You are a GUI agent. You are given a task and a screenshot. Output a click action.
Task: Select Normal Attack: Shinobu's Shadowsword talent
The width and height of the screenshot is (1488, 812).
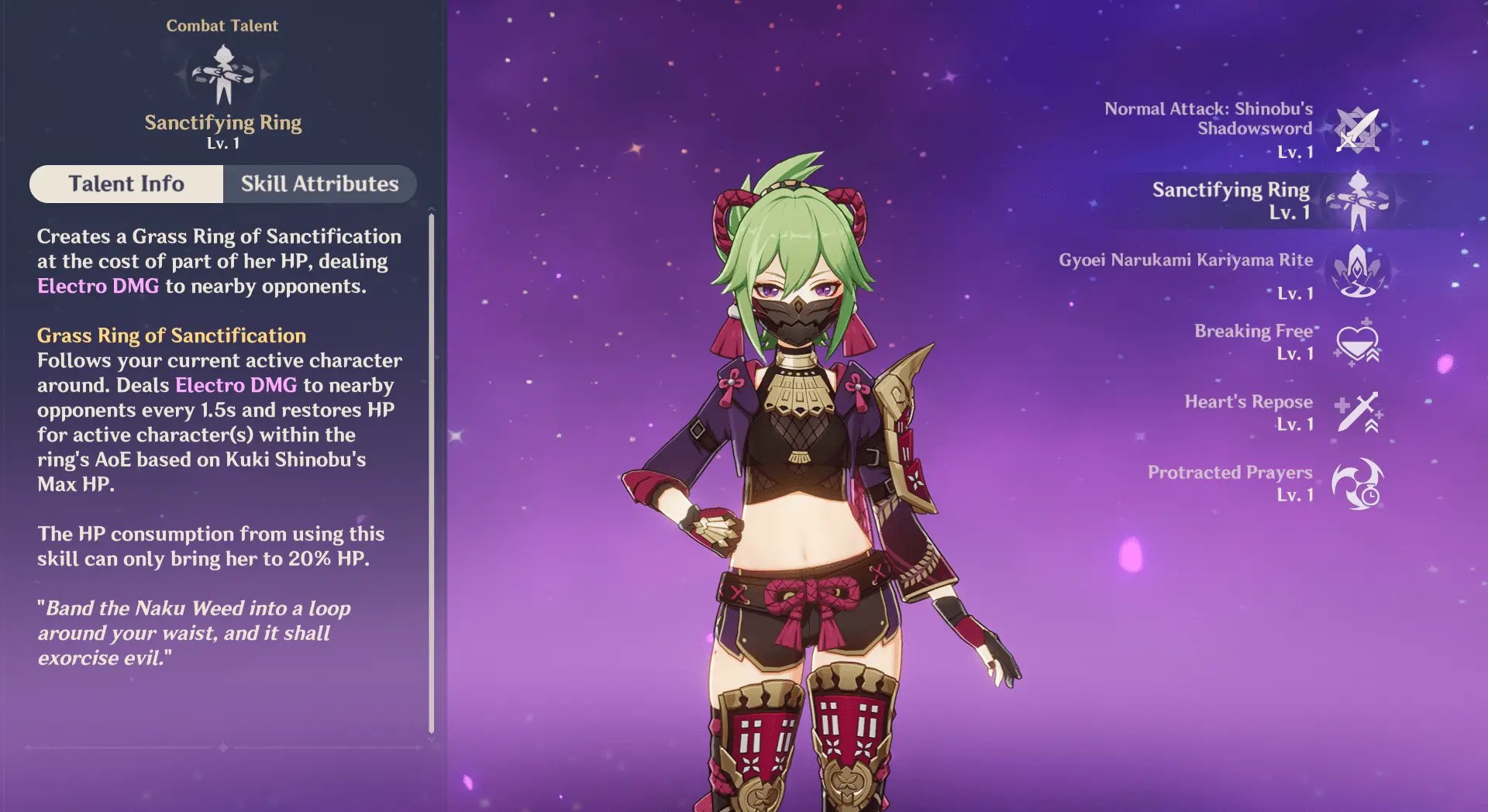(1358, 130)
